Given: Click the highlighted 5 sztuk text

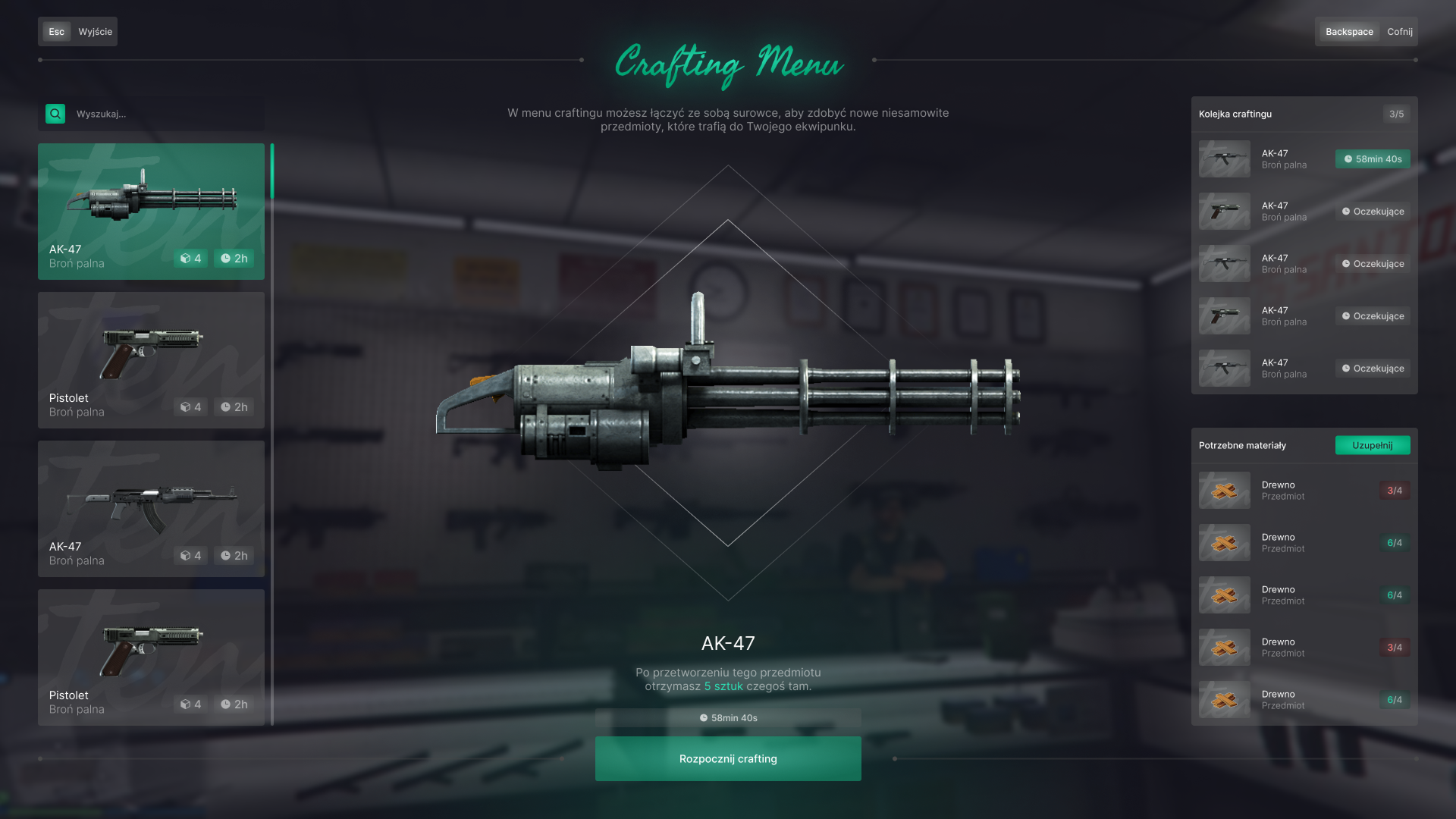Looking at the screenshot, I should coord(722,687).
